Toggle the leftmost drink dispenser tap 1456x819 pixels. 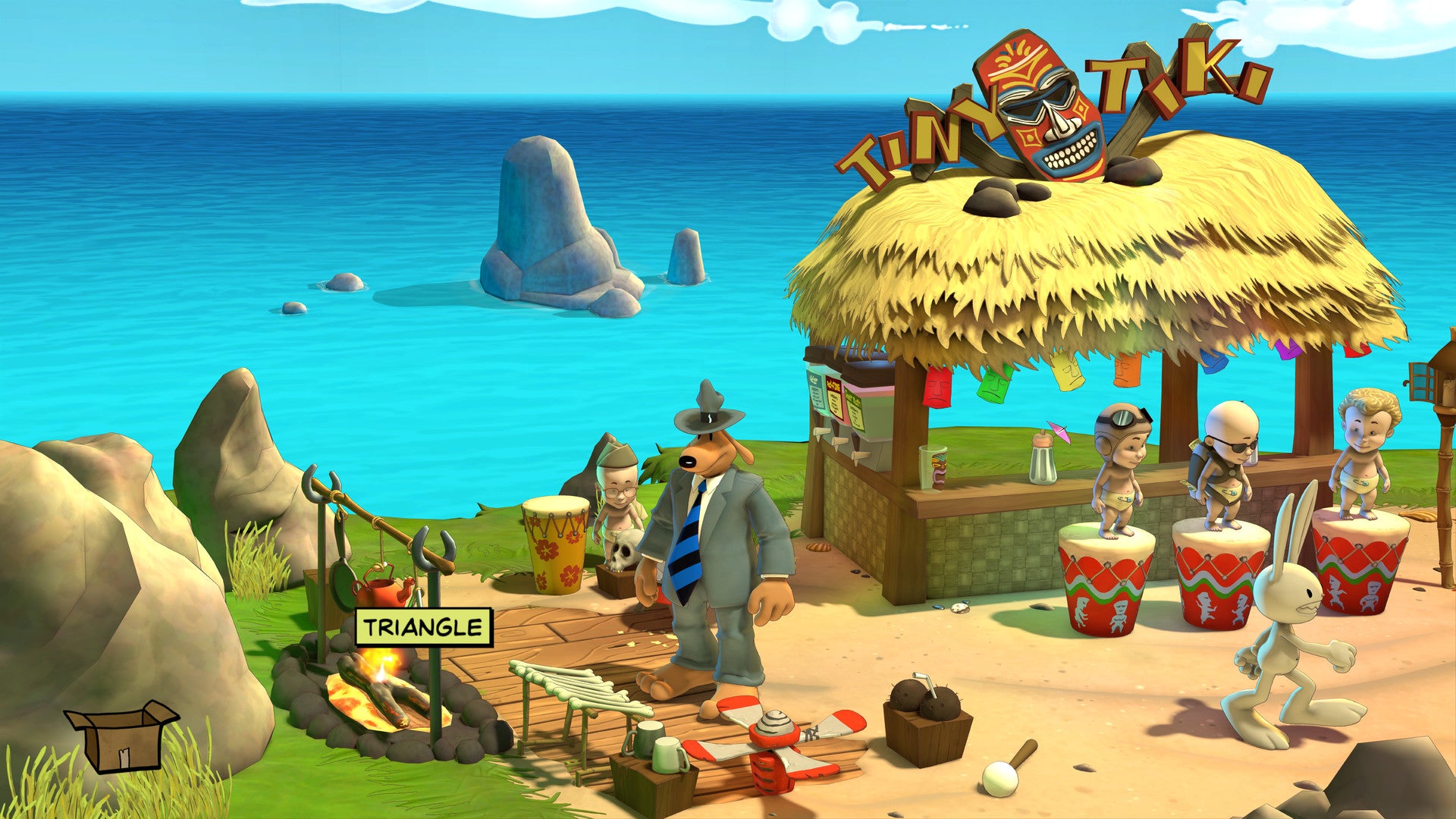[x=820, y=432]
